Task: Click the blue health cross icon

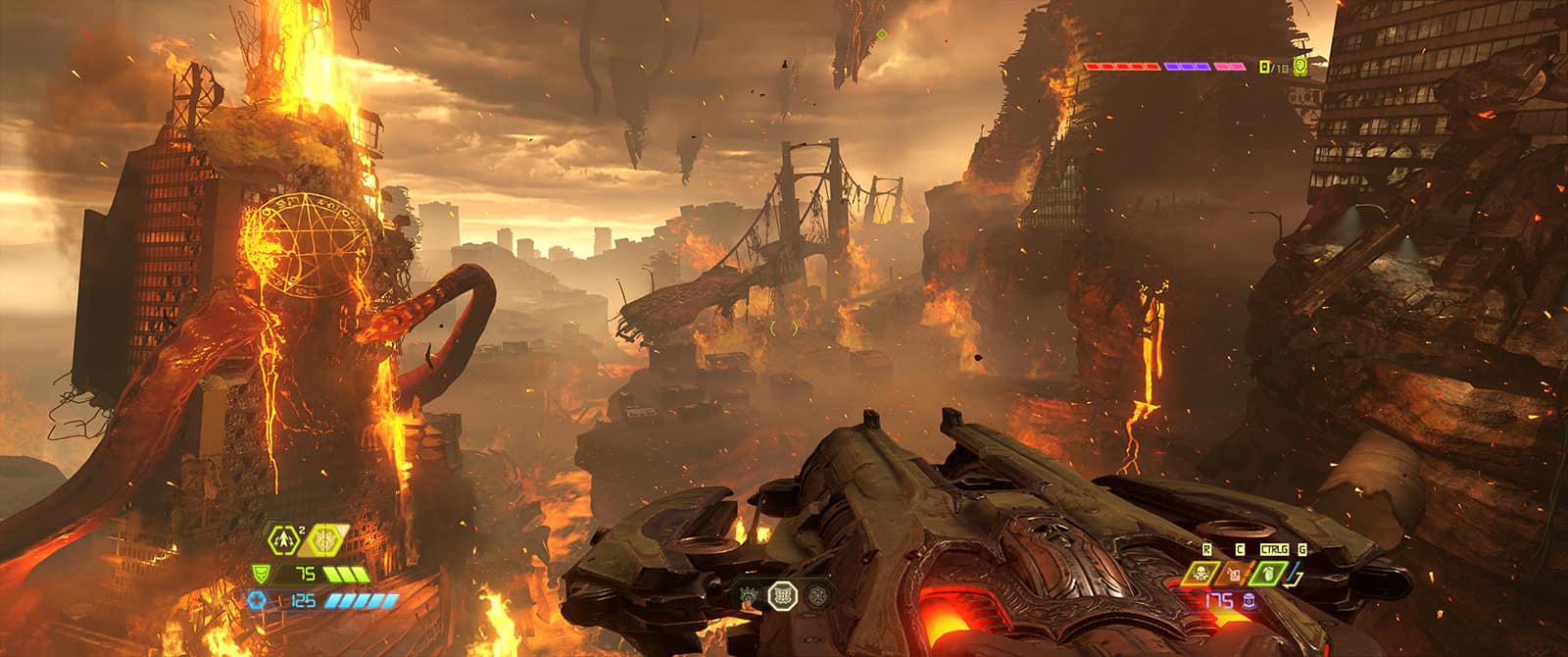Action: 262,600
